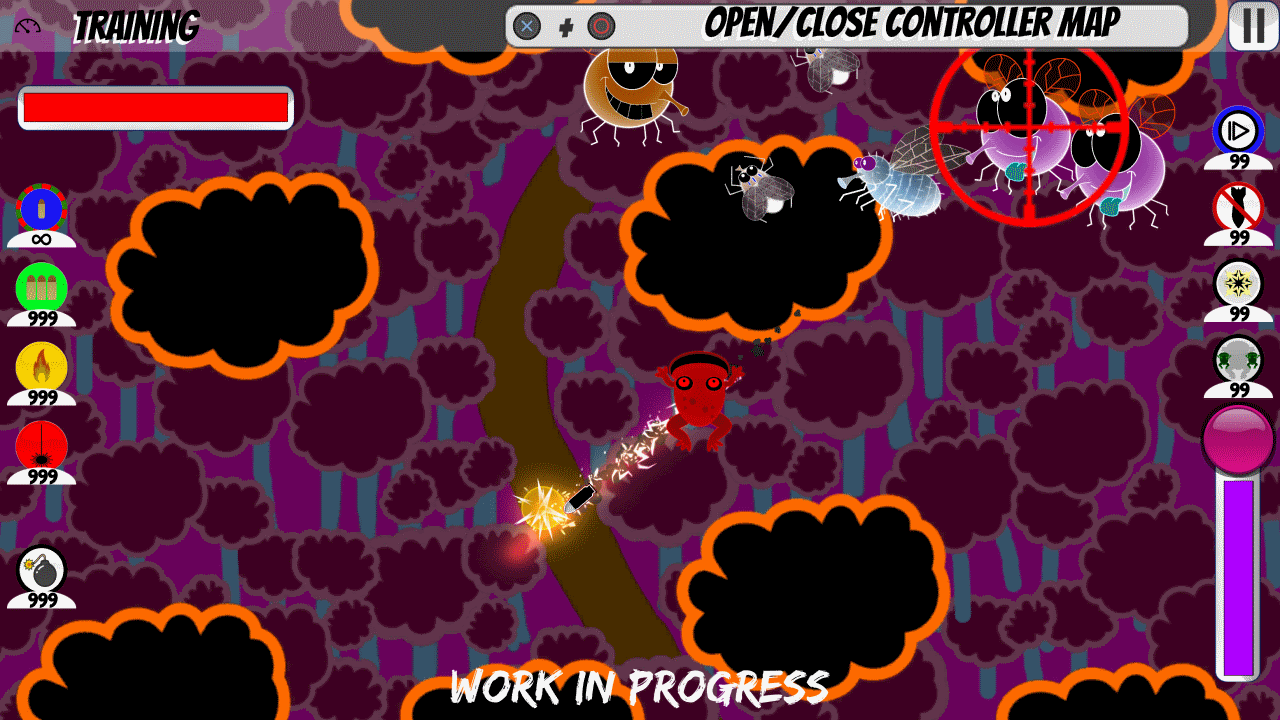Click the WORK IN PROGRESS text

(640, 687)
